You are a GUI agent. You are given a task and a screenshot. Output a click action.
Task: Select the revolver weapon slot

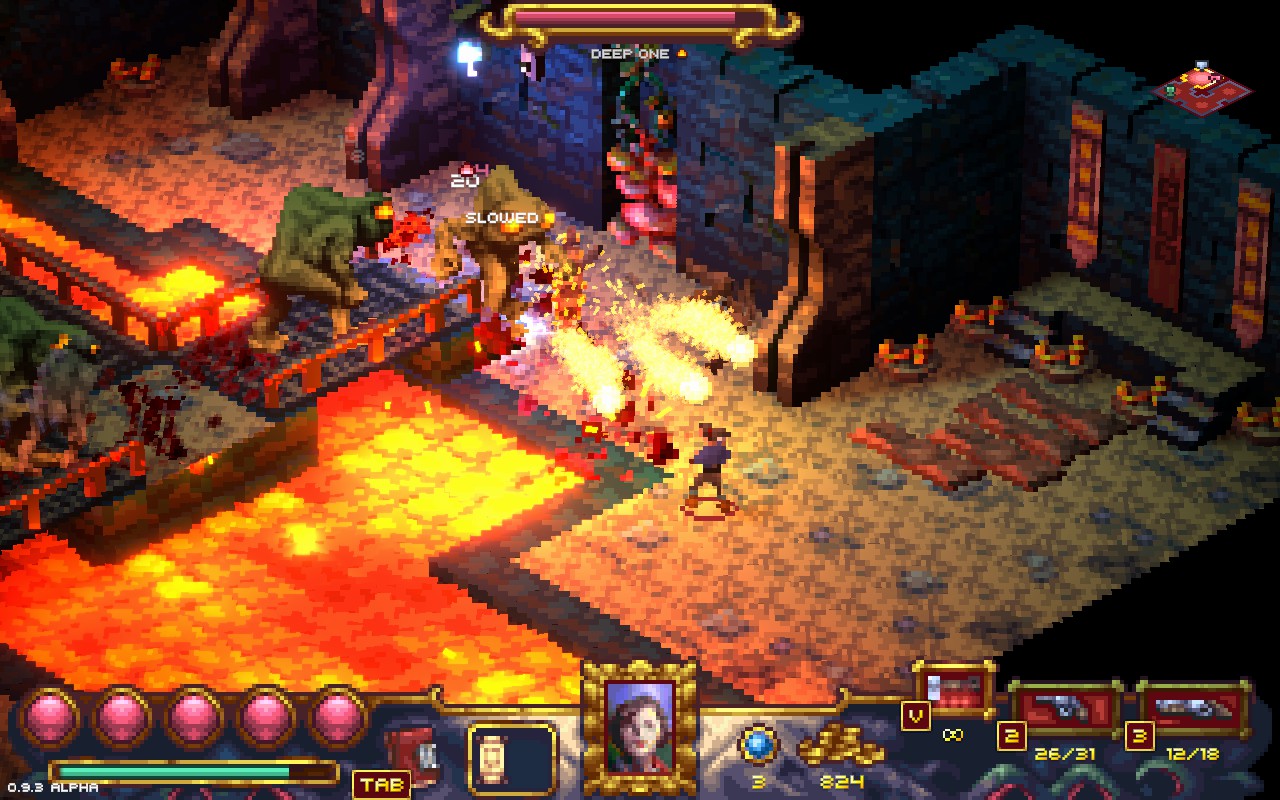click(x=1065, y=709)
